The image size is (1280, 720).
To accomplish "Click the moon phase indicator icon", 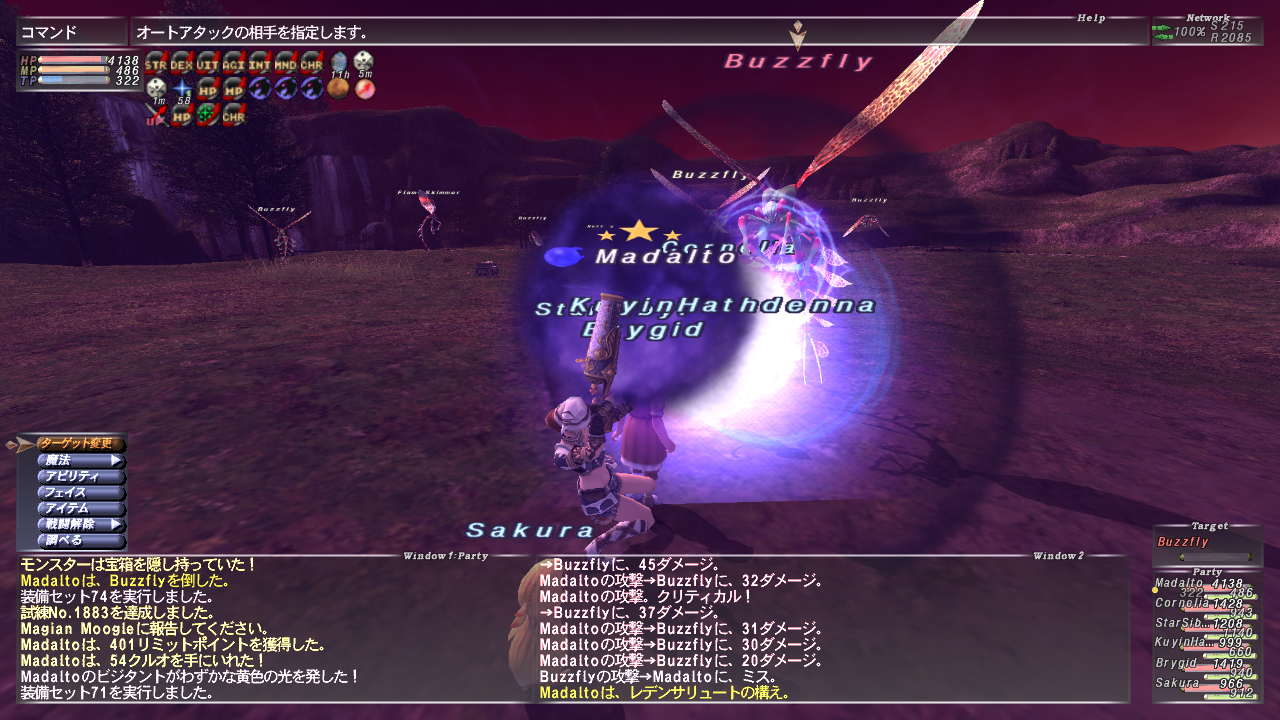I will [338, 86].
